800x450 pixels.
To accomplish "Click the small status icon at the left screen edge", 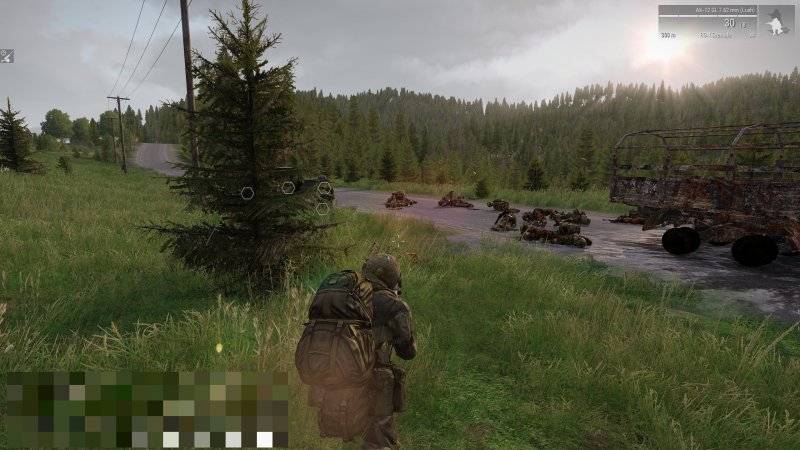I will coord(6,56).
